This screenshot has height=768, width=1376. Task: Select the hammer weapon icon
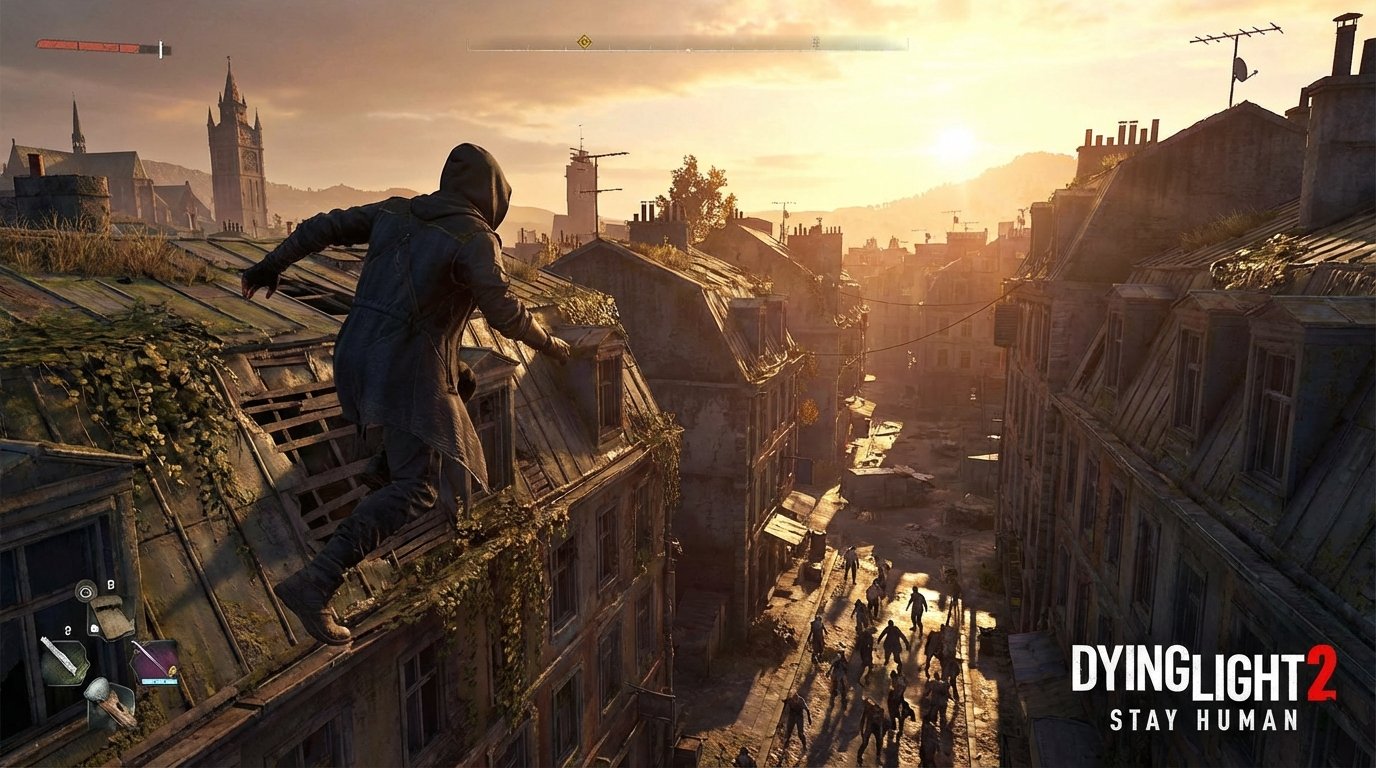tap(106, 699)
